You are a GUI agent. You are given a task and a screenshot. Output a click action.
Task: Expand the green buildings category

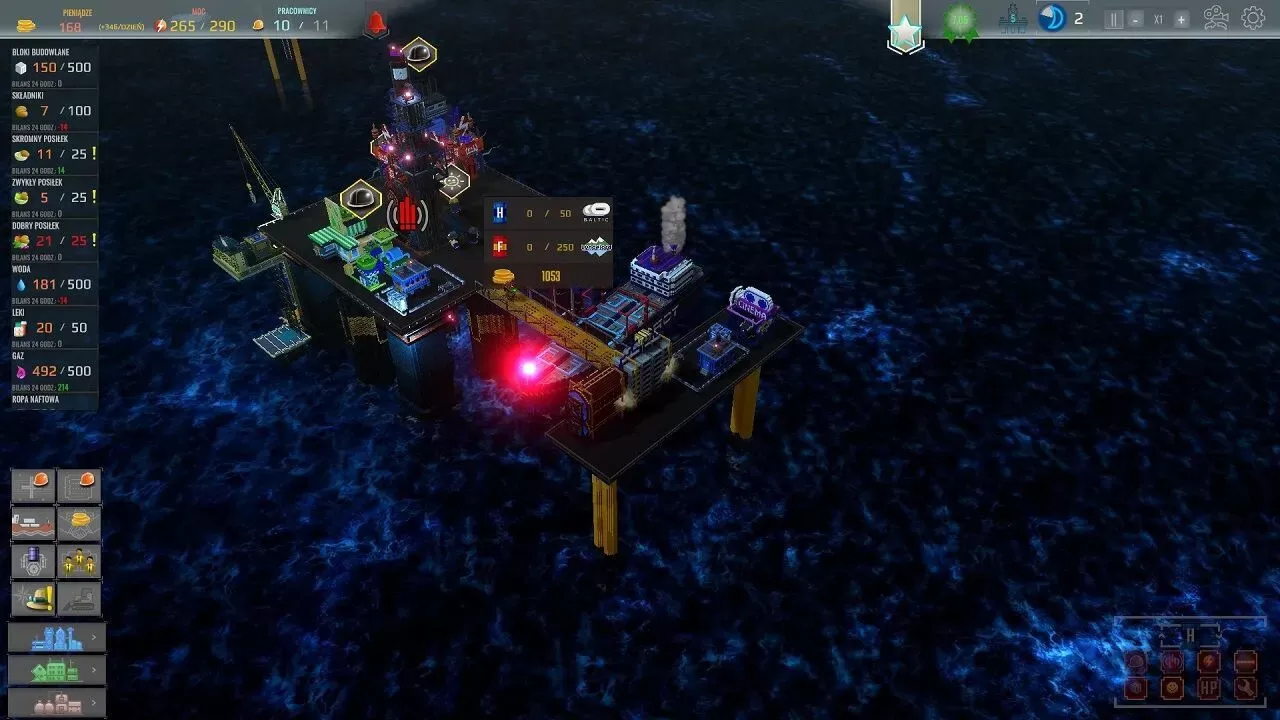56,669
